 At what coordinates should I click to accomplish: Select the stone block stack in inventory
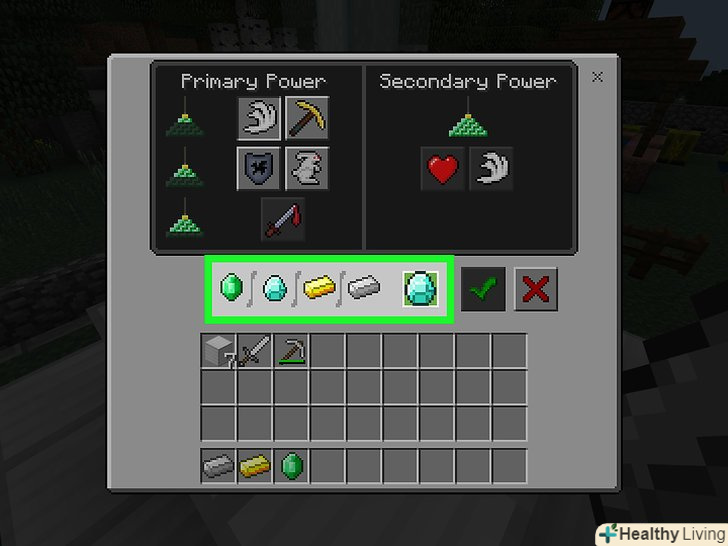pyautogui.click(x=219, y=352)
